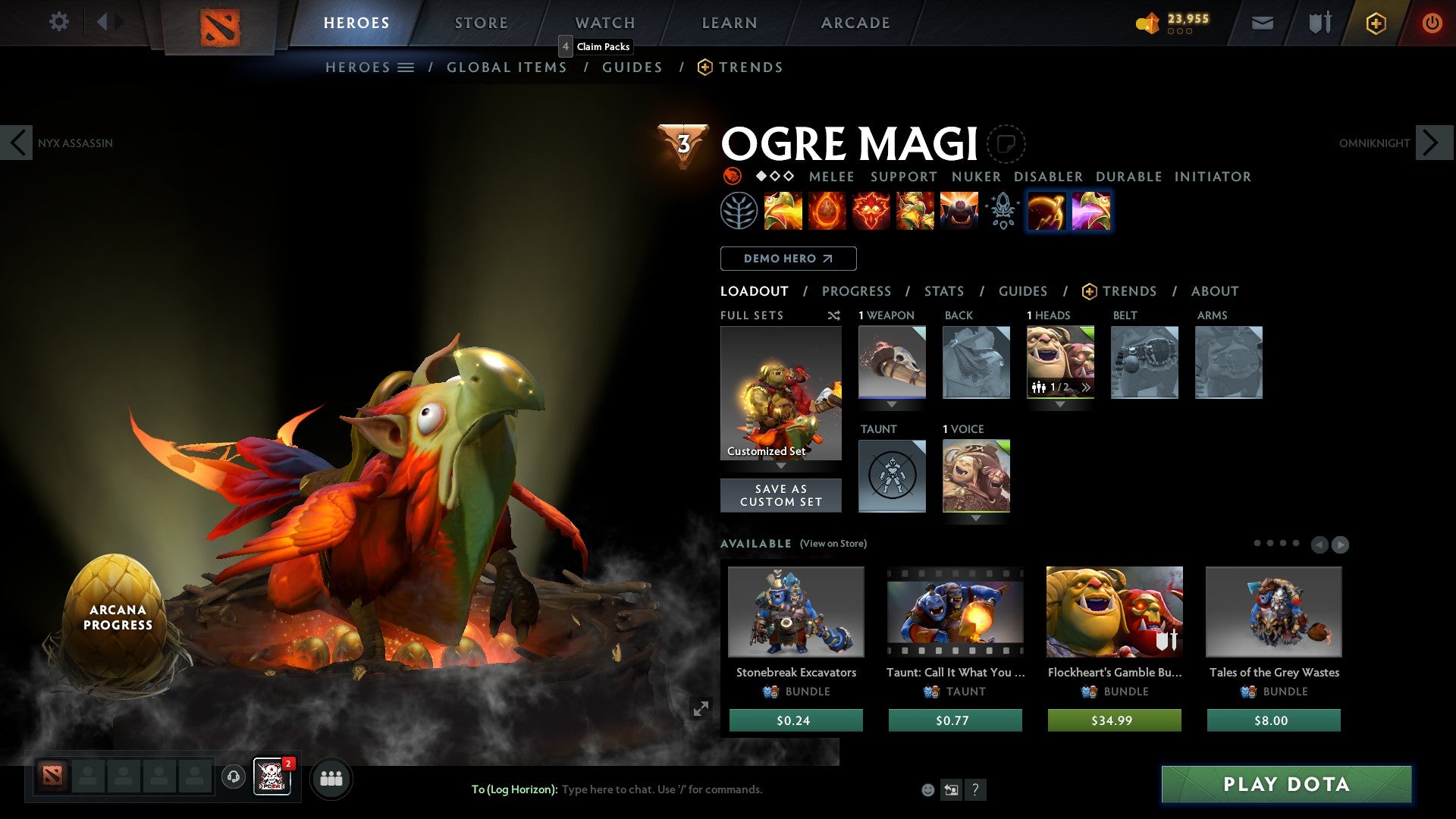The width and height of the screenshot is (1456, 819).
Task: Switch styles using the heads style toggle arrows
Action: click(1086, 388)
